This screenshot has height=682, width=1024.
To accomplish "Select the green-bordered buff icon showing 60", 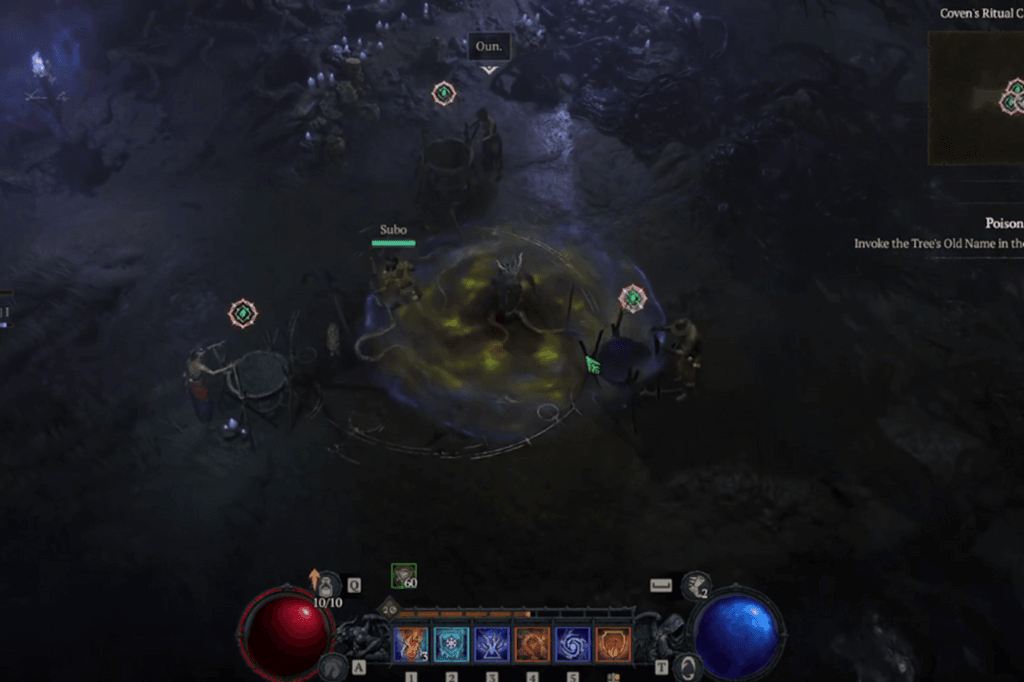I will tap(404, 576).
